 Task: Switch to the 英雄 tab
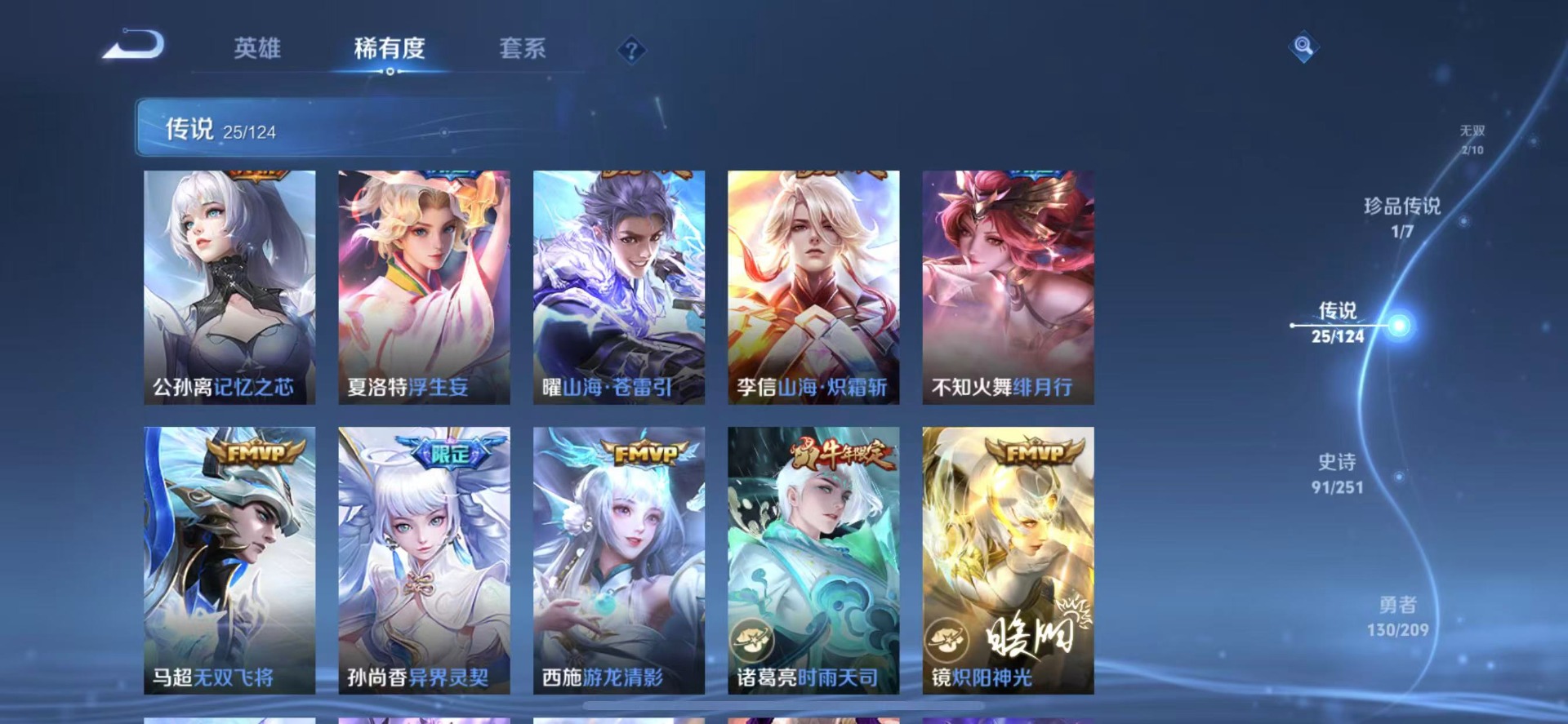click(257, 49)
